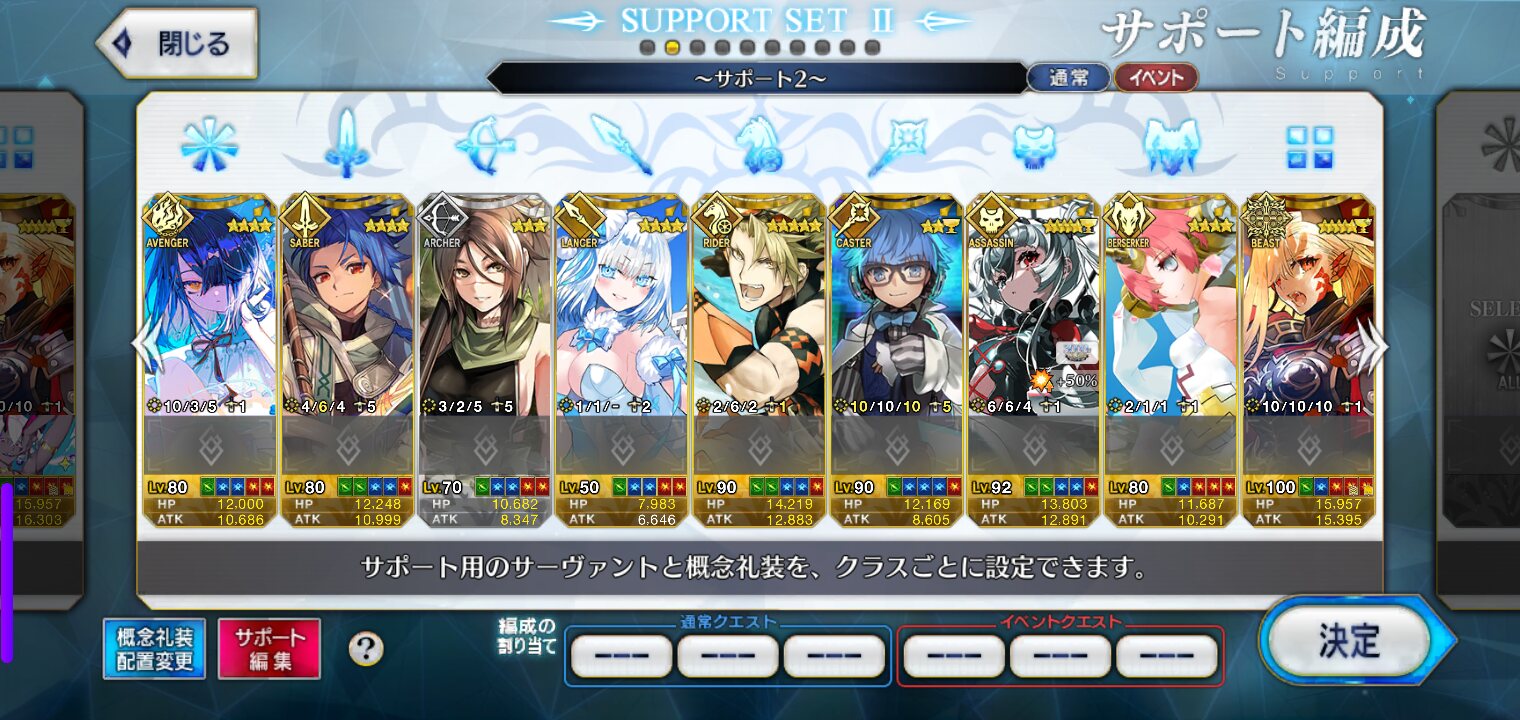The image size is (1520, 720).
Task: Switch to the 通常 tab
Action: tap(1068, 78)
